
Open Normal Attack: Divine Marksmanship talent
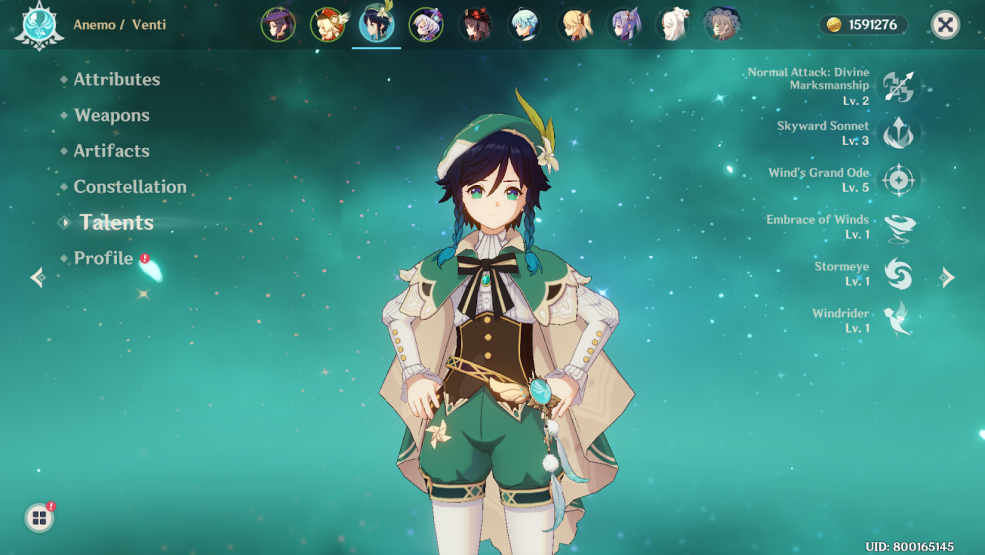(x=898, y=87)
